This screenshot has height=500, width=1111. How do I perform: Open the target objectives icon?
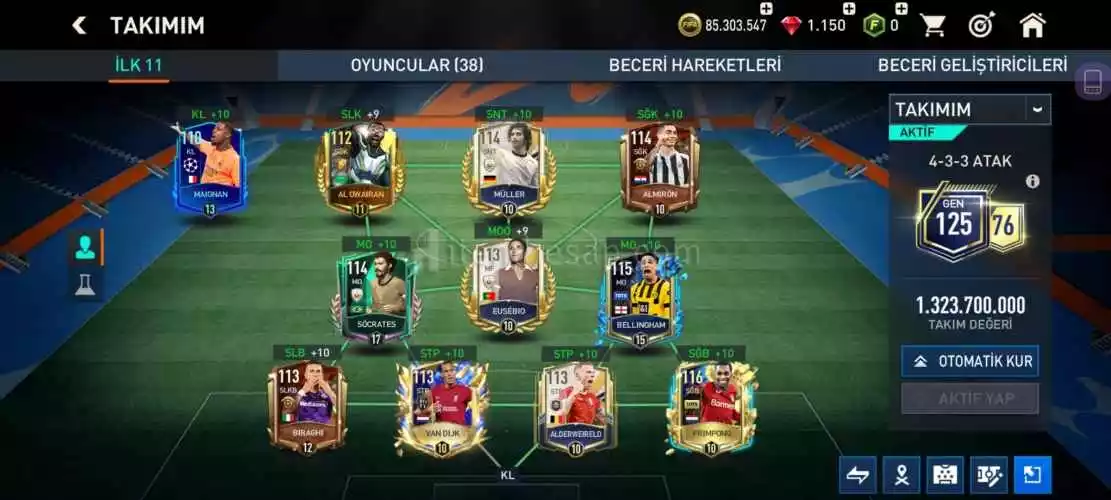click(981, 25)
